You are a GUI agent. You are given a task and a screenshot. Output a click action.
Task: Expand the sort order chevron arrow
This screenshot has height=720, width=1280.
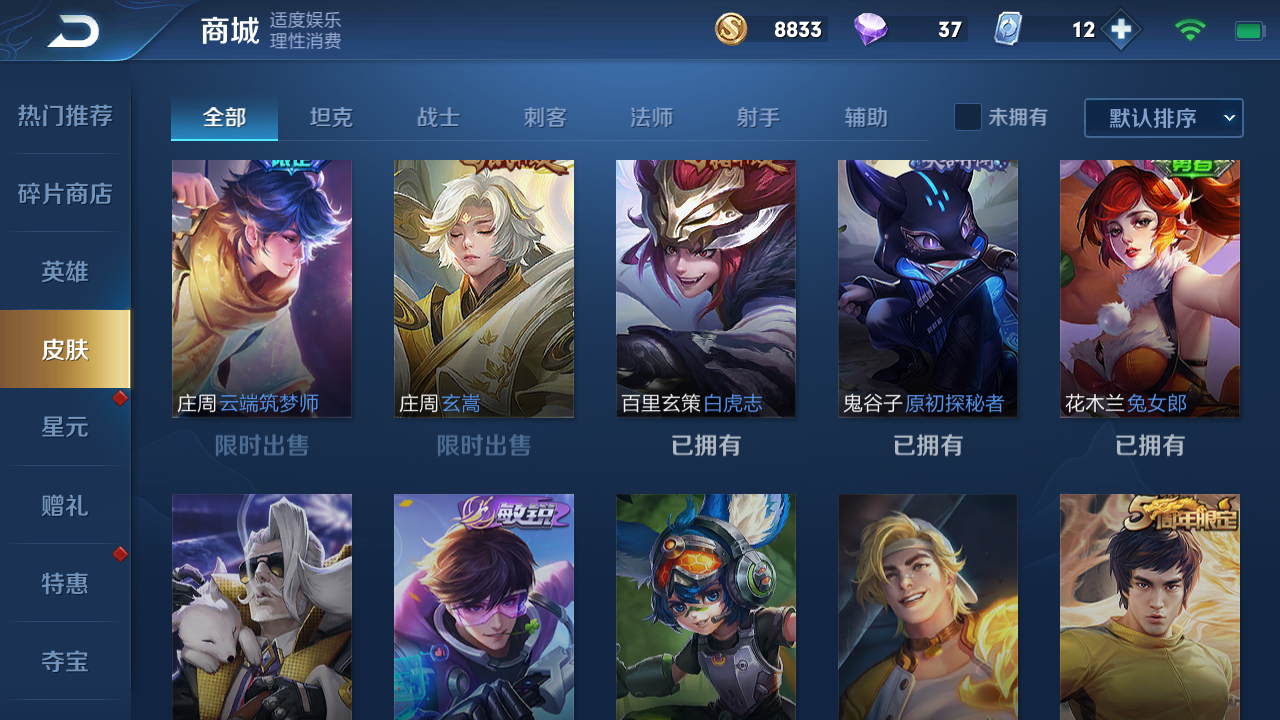pyautogui.click(x=1228, y=118)
